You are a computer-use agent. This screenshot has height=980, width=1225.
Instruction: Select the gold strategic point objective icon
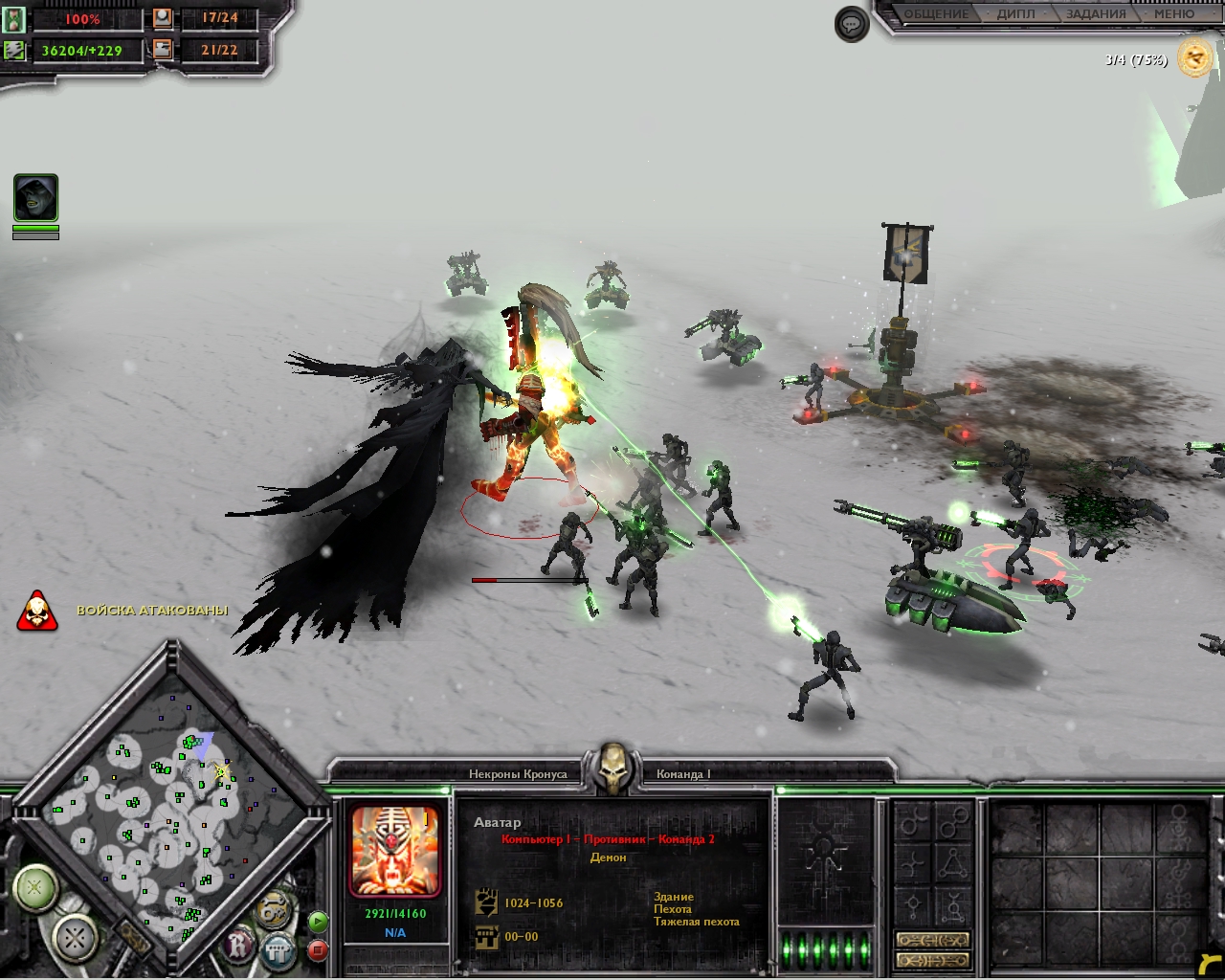click(1194, 59)
